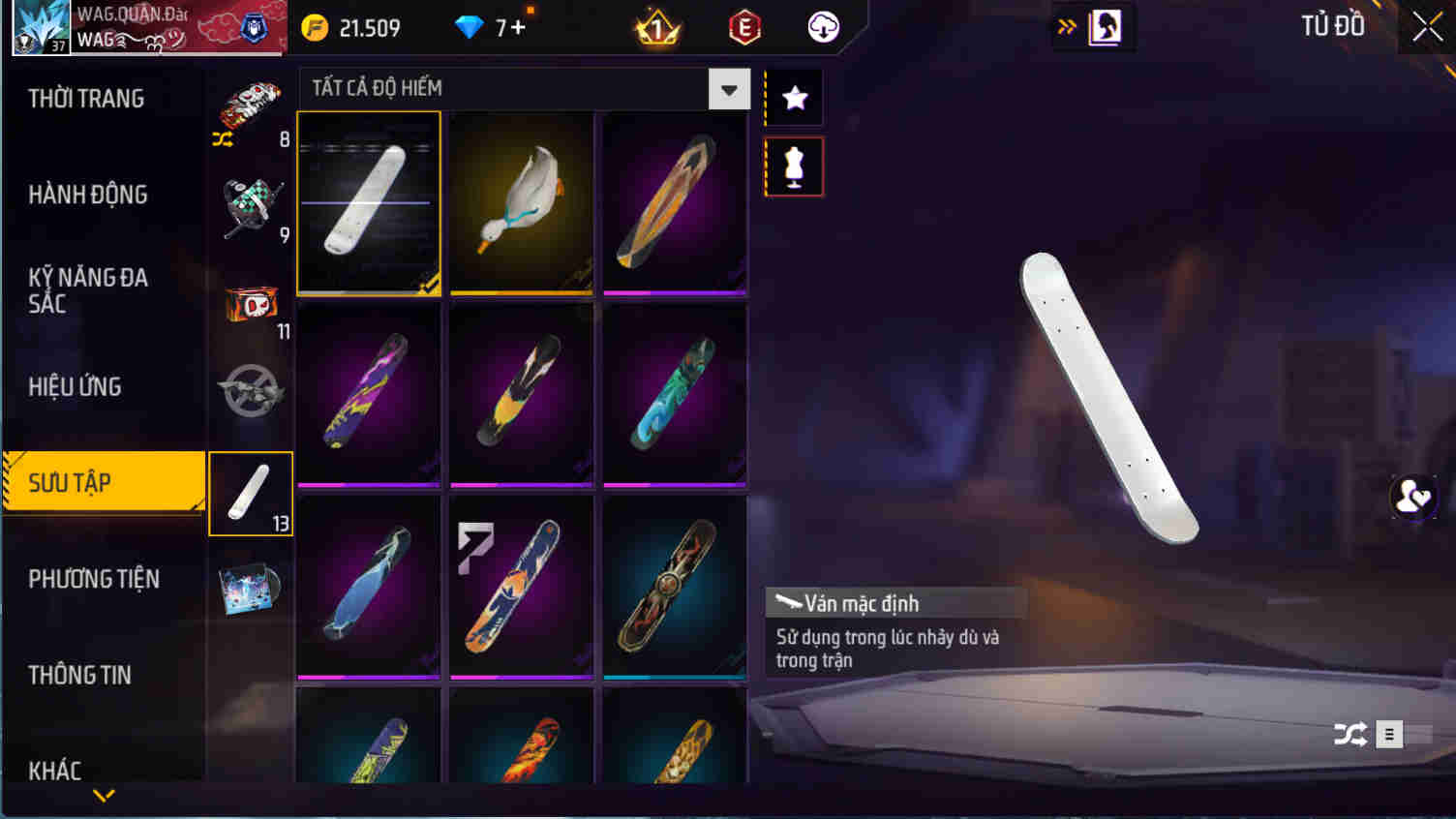Open the list view selector near the shuffle icon
This screenshot has width=1456, height=819.
pyautogui.click(x=1388, y=734)
